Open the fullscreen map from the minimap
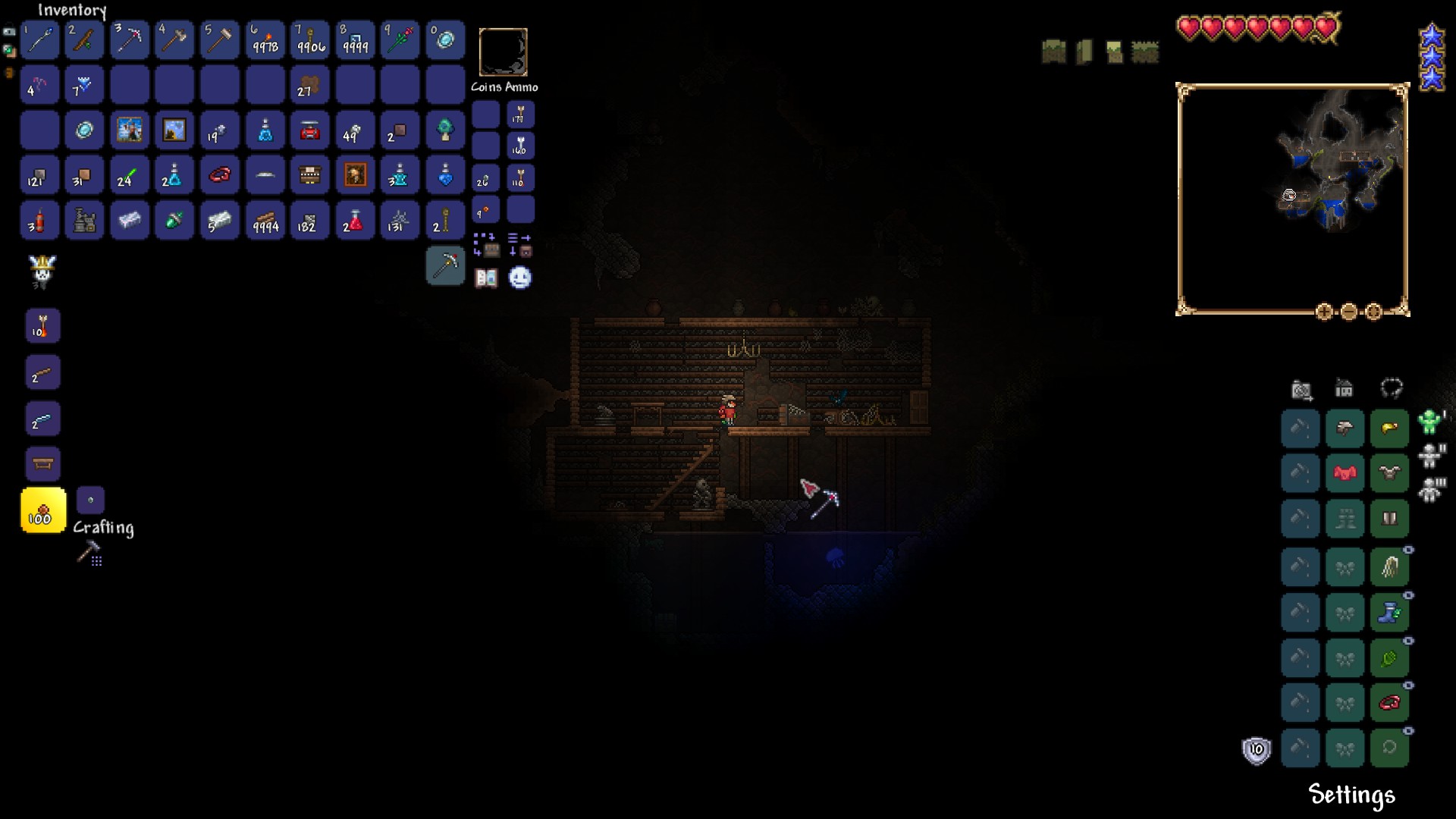1456x819 pixels. point(1373,311)
